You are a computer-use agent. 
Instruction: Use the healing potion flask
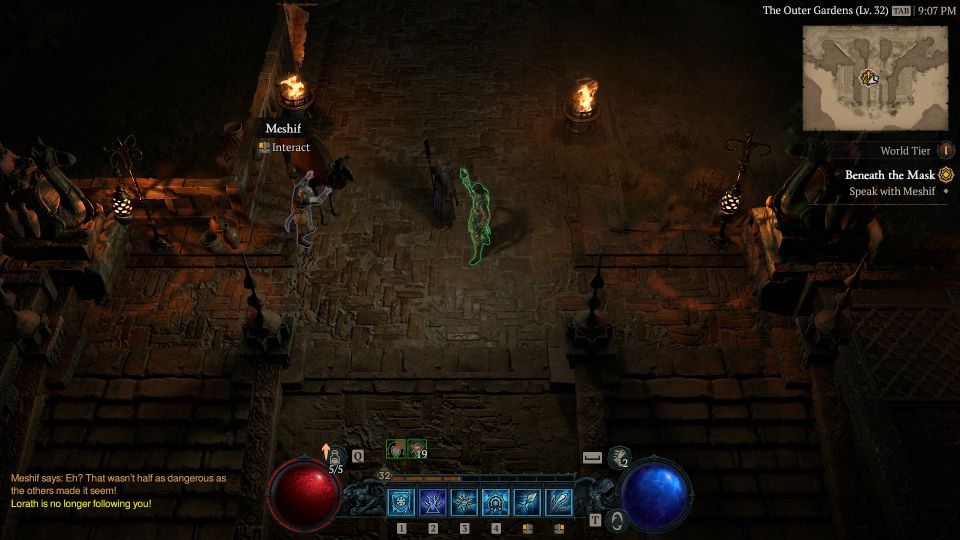(337, 457)
